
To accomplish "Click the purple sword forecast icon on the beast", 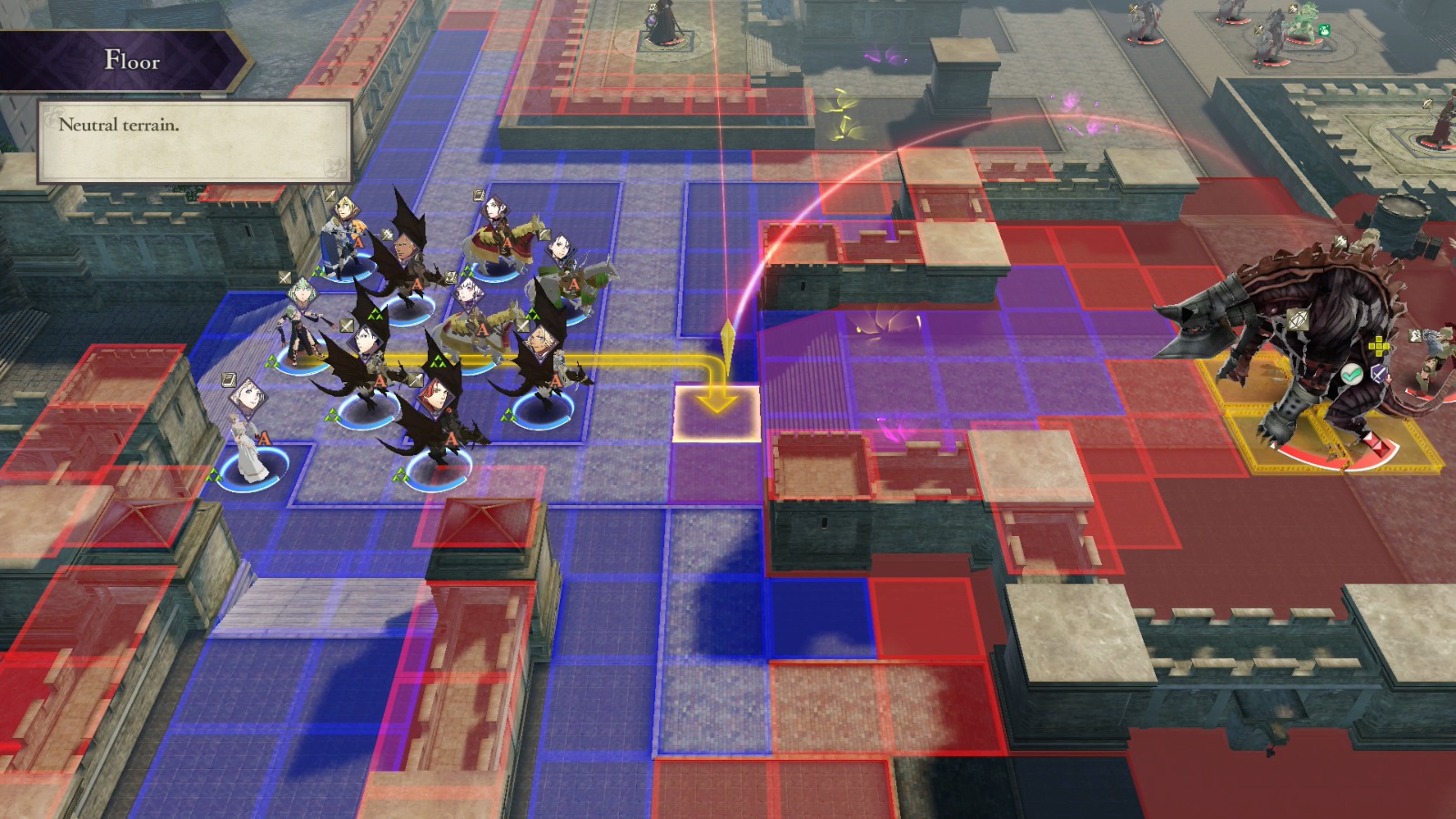I will point(1378,373).
